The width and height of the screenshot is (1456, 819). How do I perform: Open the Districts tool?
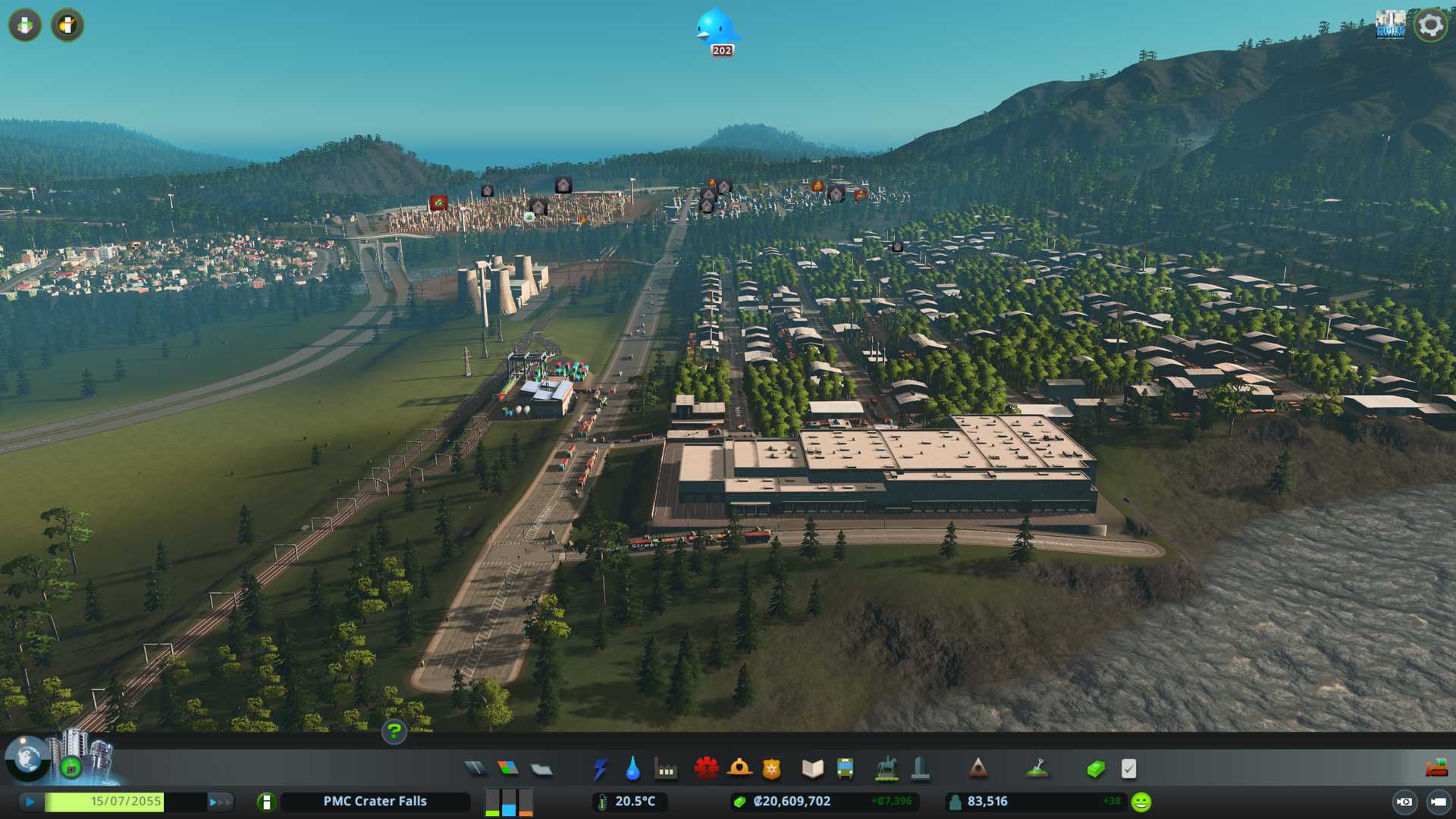pos(541,769)
